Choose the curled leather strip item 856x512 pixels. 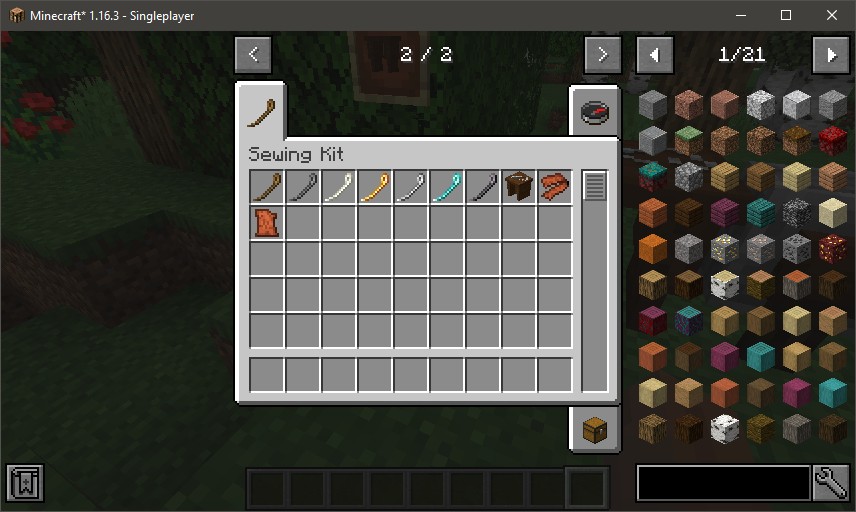554,187
